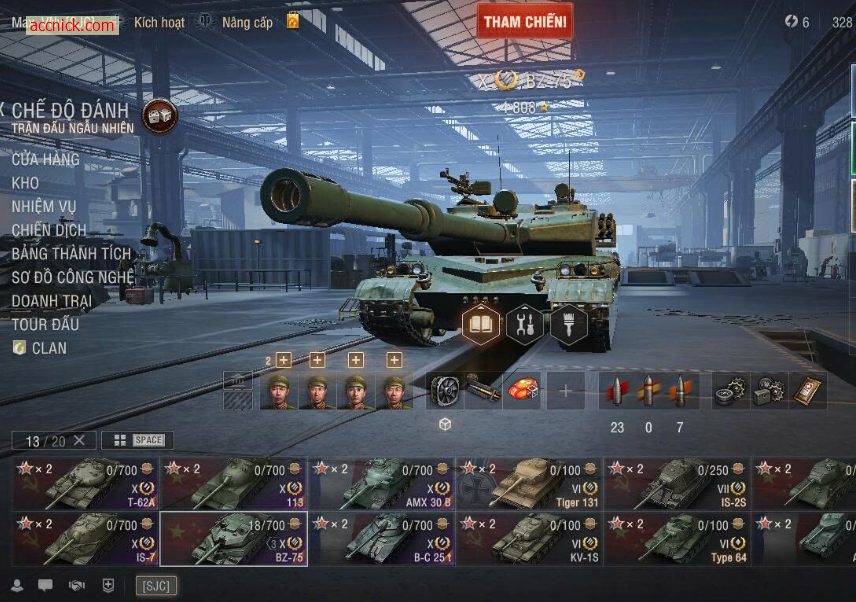856x602 pixels.
Task: Open the TOUR ĐẤU tournaments menu
Action: tap(45, 324)
